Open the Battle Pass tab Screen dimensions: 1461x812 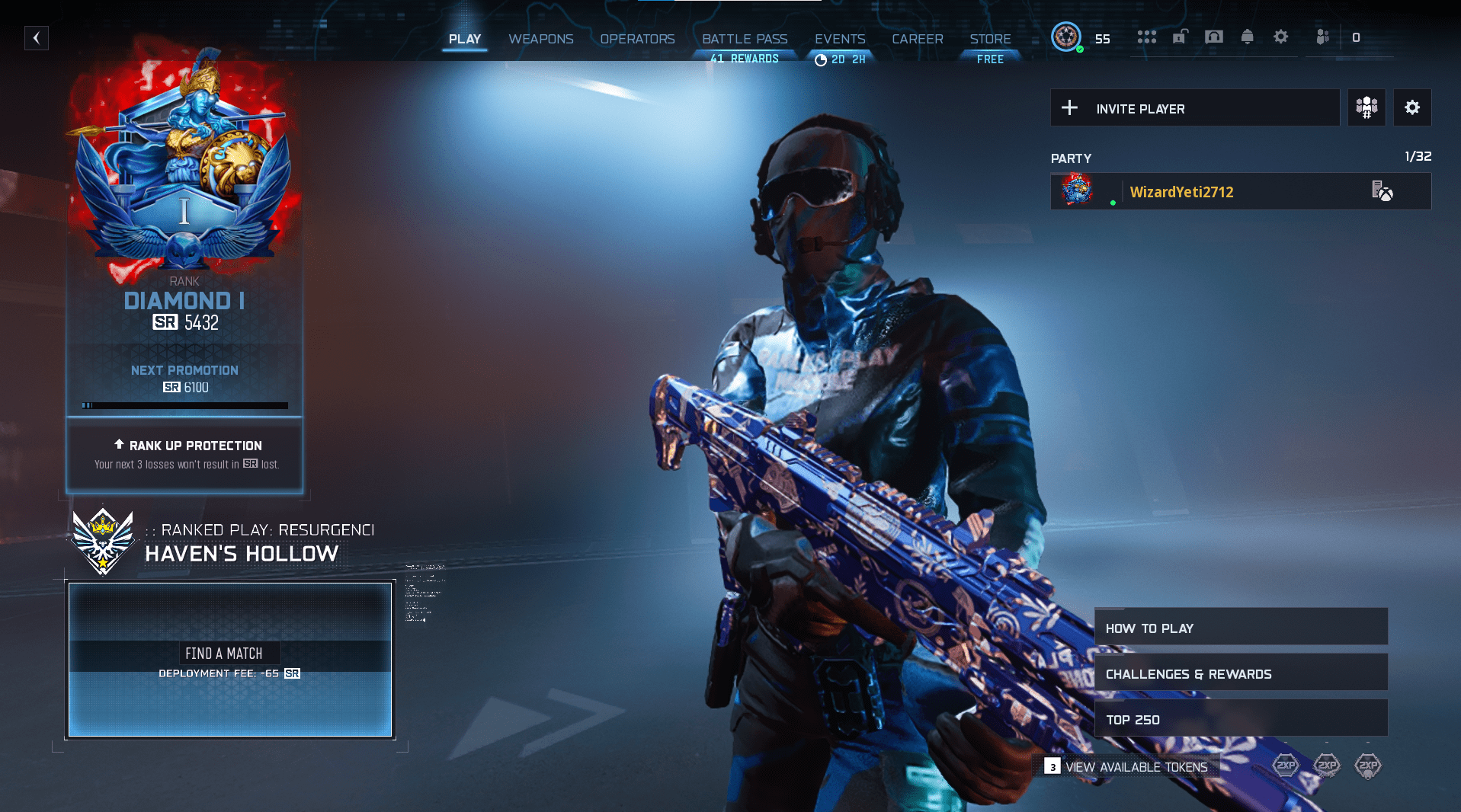point(744,39)
